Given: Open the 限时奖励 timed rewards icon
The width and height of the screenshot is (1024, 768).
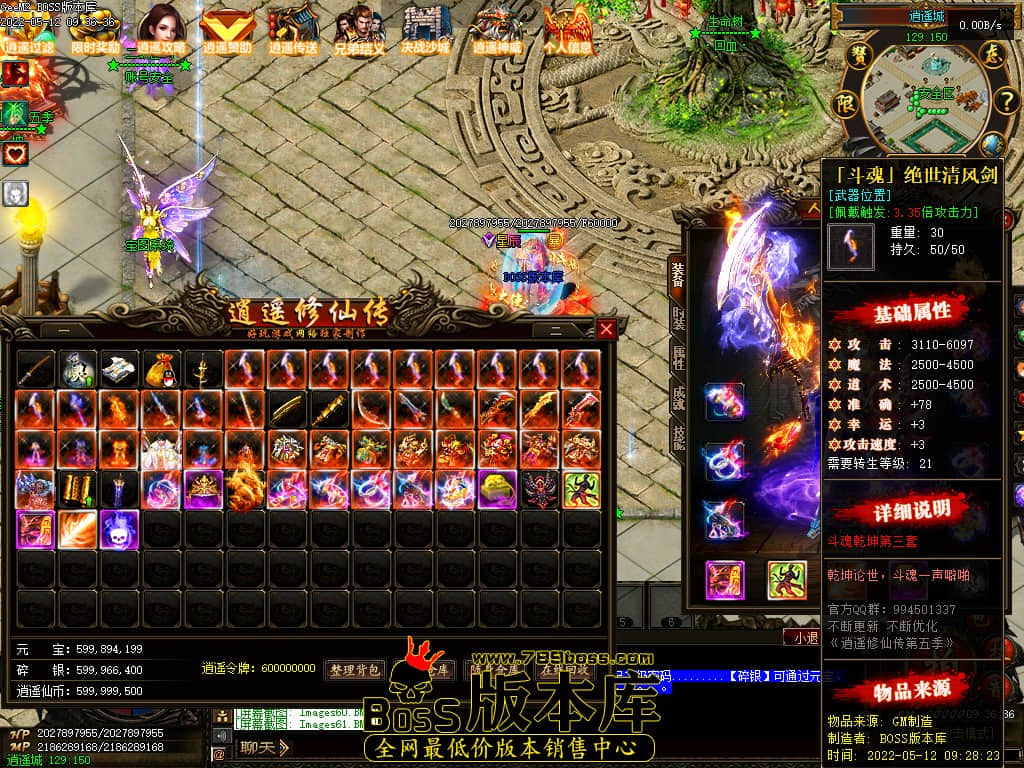Looking at the screenshot, I should (95, 31).
